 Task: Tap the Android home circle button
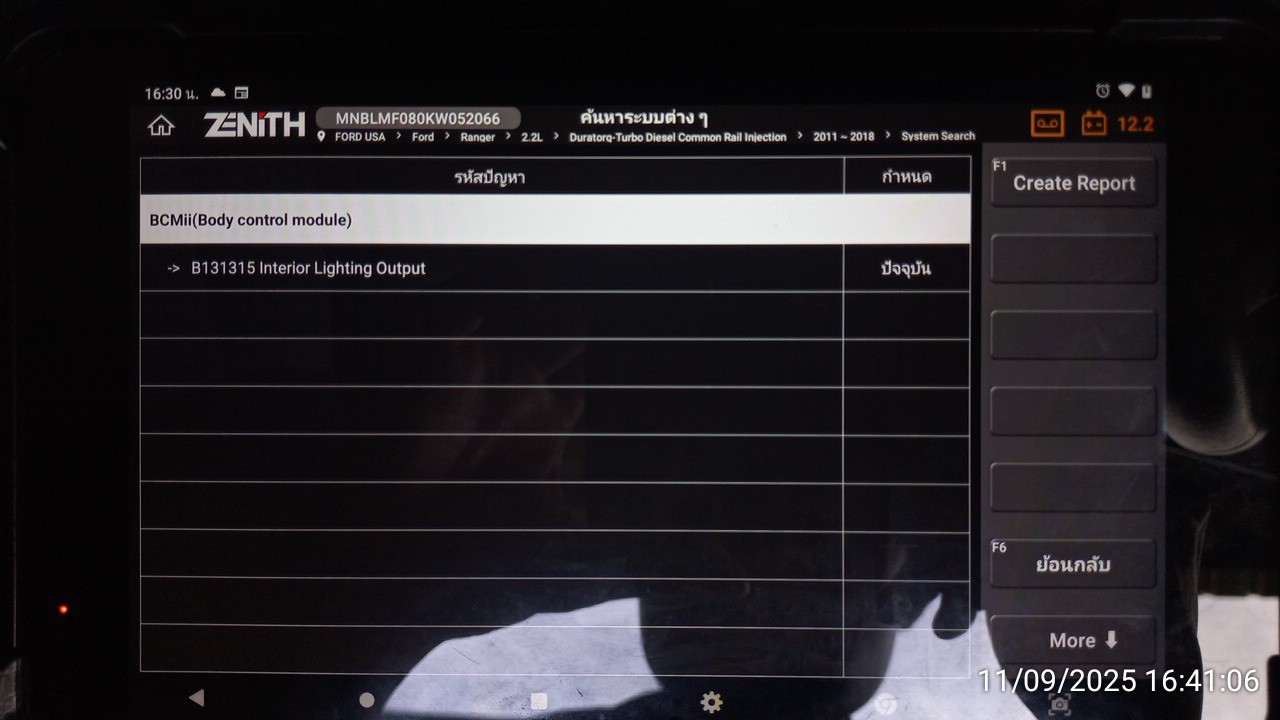pyautogui.click(x=367, y=700)
